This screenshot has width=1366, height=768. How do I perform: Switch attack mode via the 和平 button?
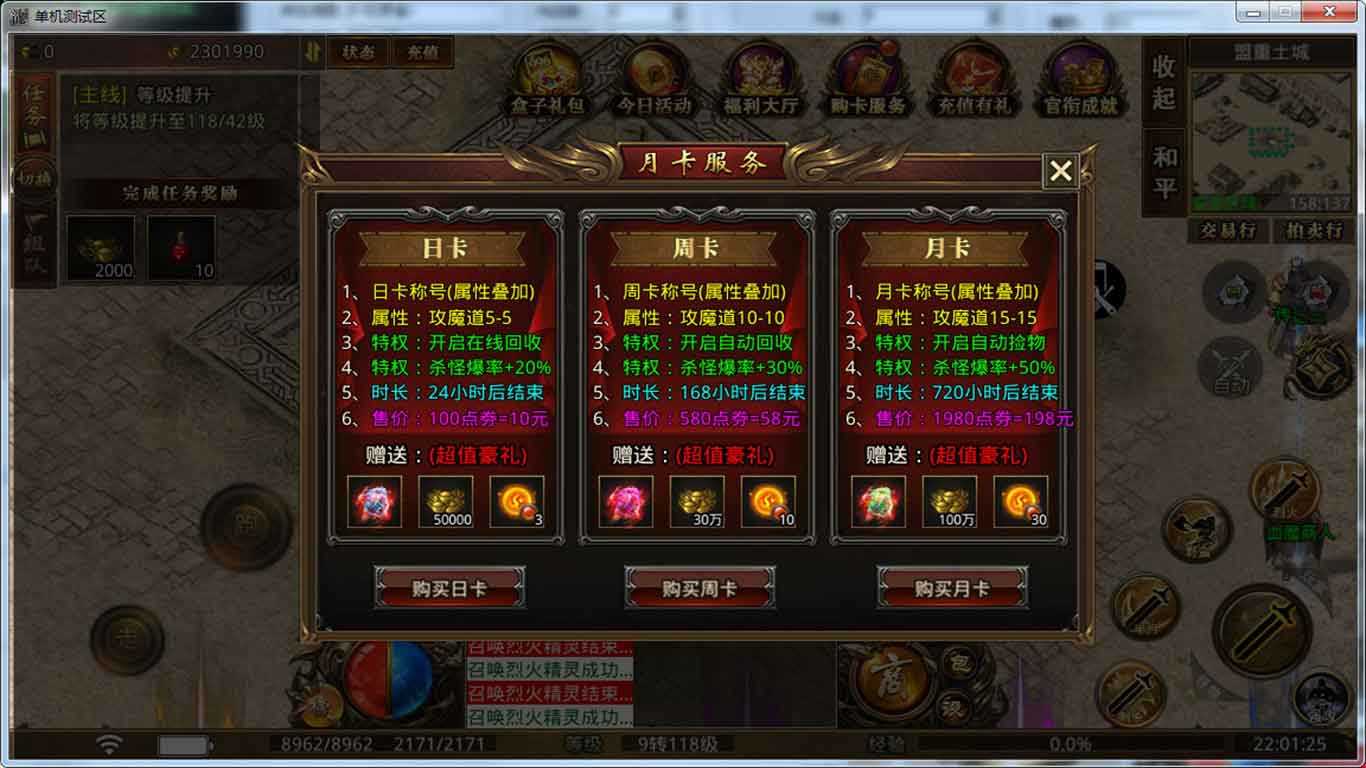(x=1163, y=166)
